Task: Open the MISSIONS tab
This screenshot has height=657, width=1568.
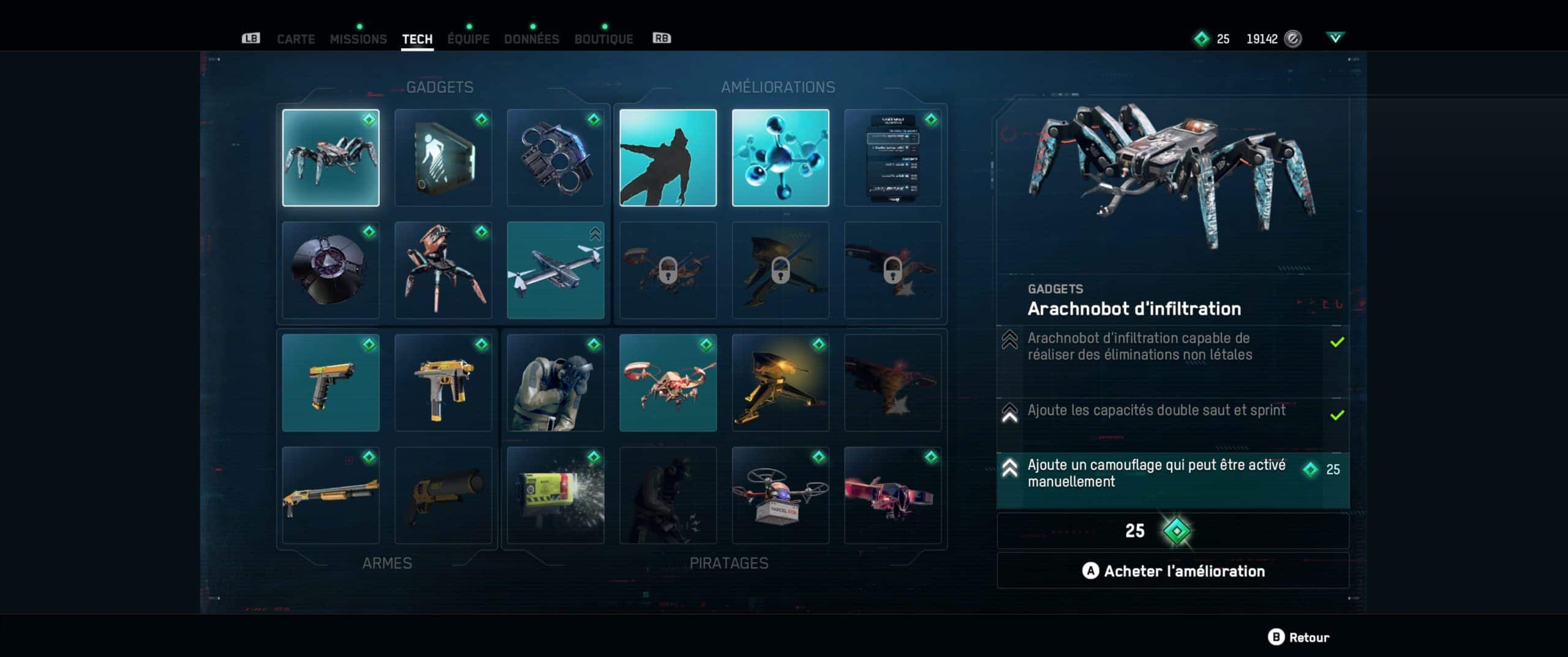Action: pos(358,39)
